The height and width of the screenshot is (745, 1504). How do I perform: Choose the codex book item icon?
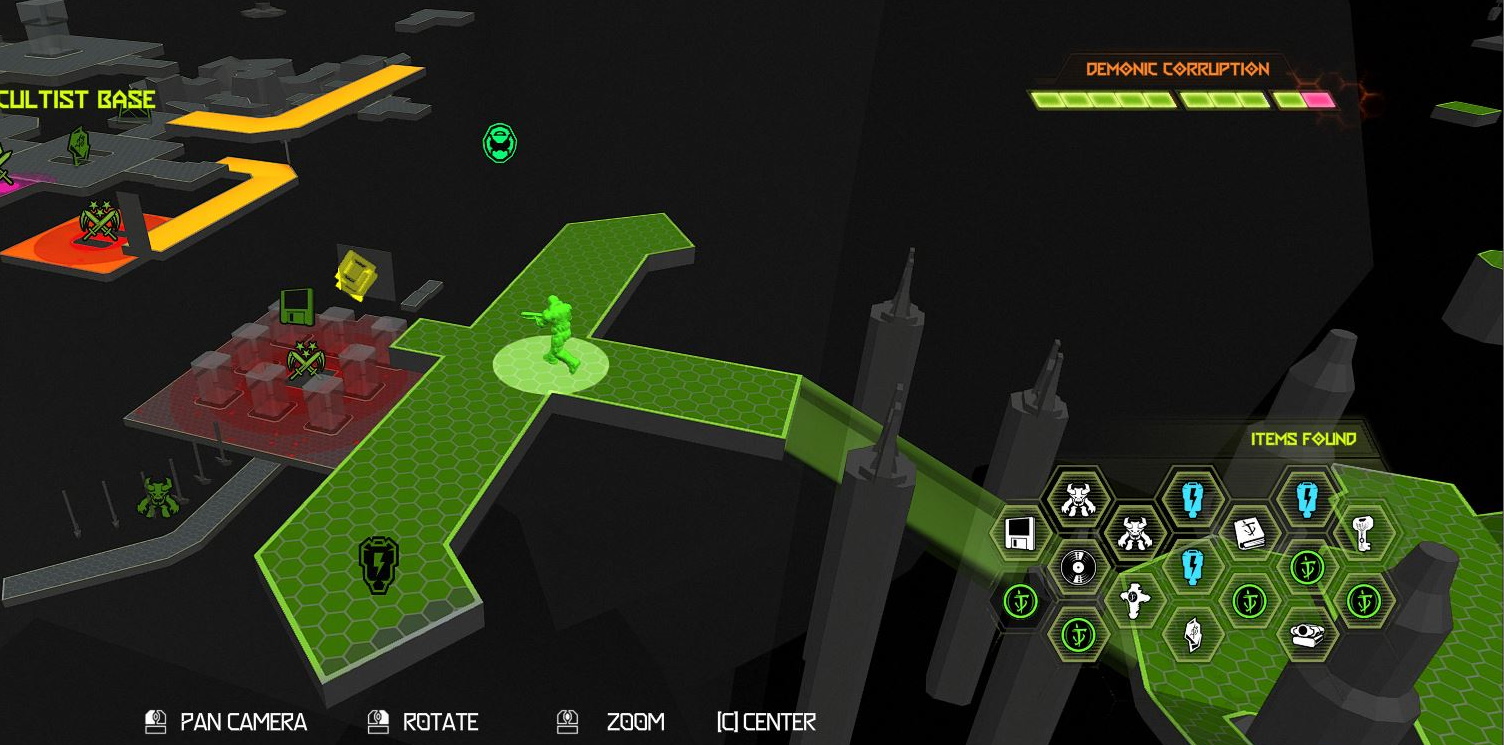1250,532
